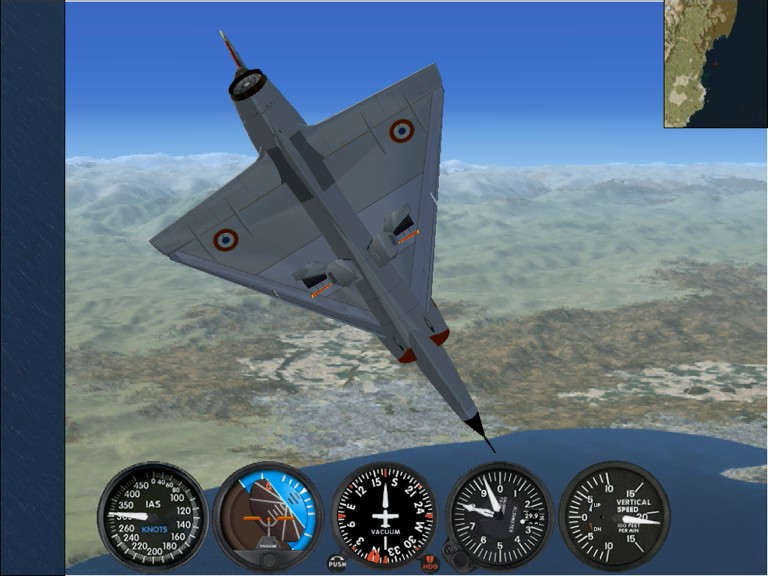This screenshot has height=576, width=768.
Task: Click the PUSH knob on heading gauge
Action: 337,563
